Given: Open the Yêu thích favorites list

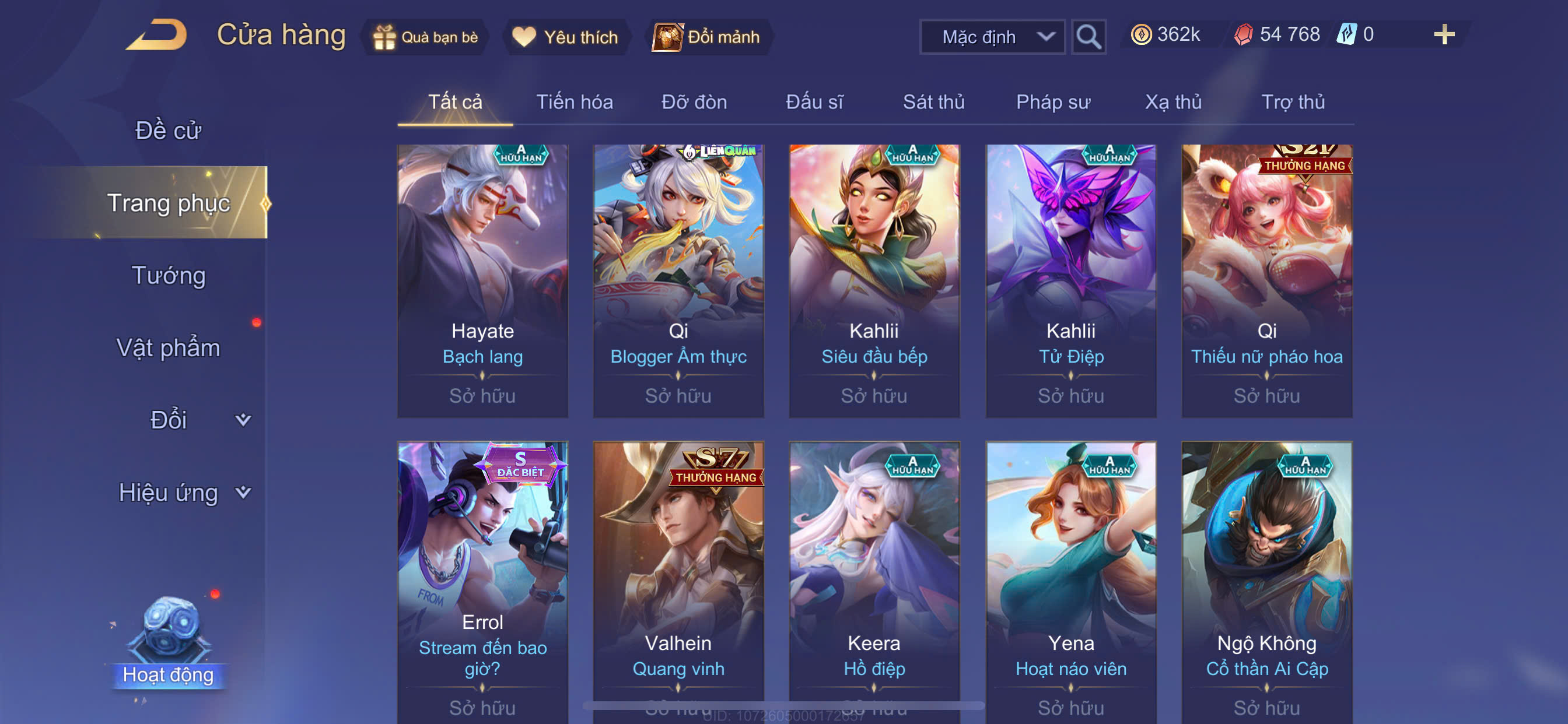Looking at the screenshot, I should [x=565, y=37].
